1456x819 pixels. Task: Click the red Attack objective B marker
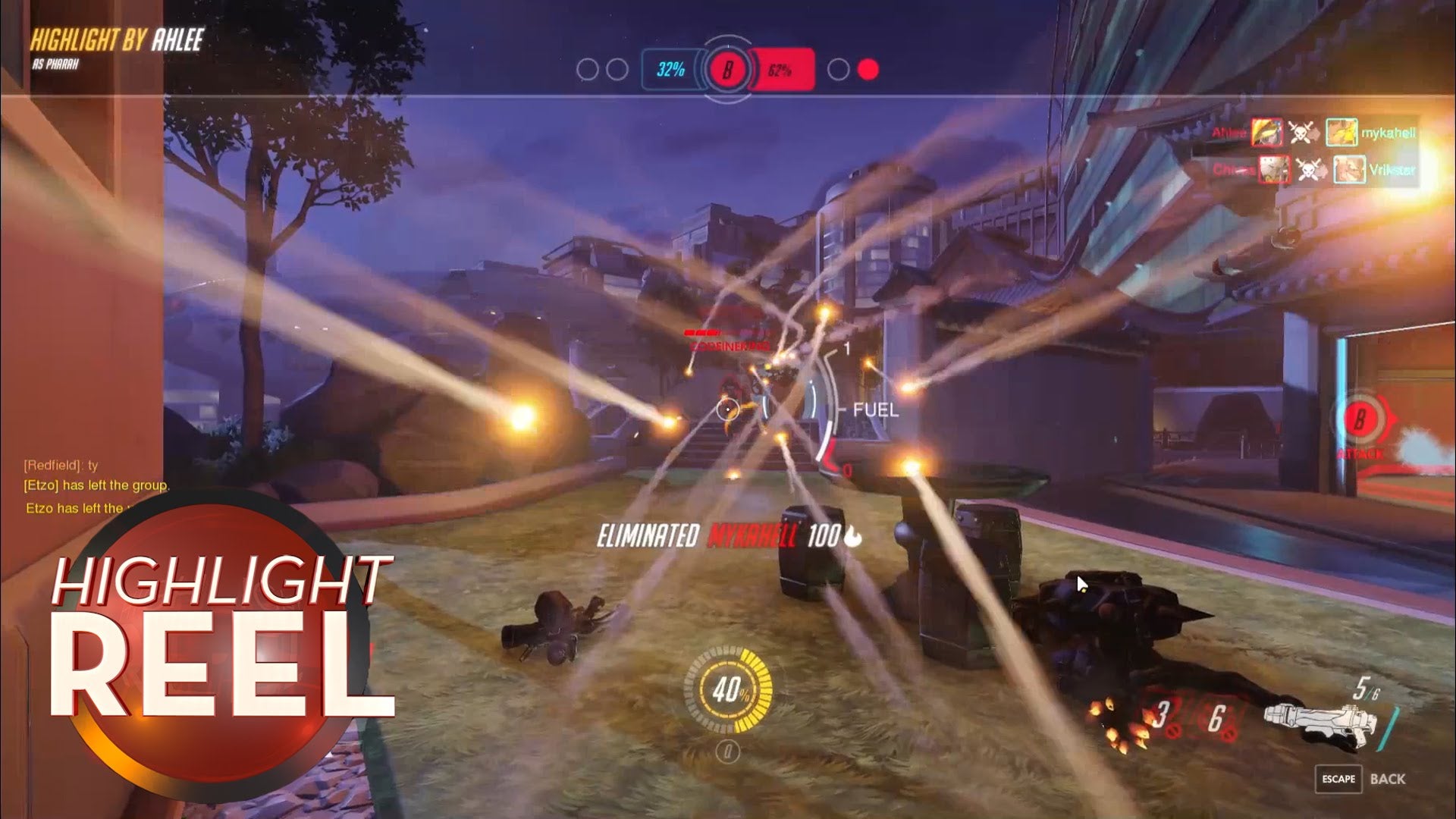(x=1360, y=420)
